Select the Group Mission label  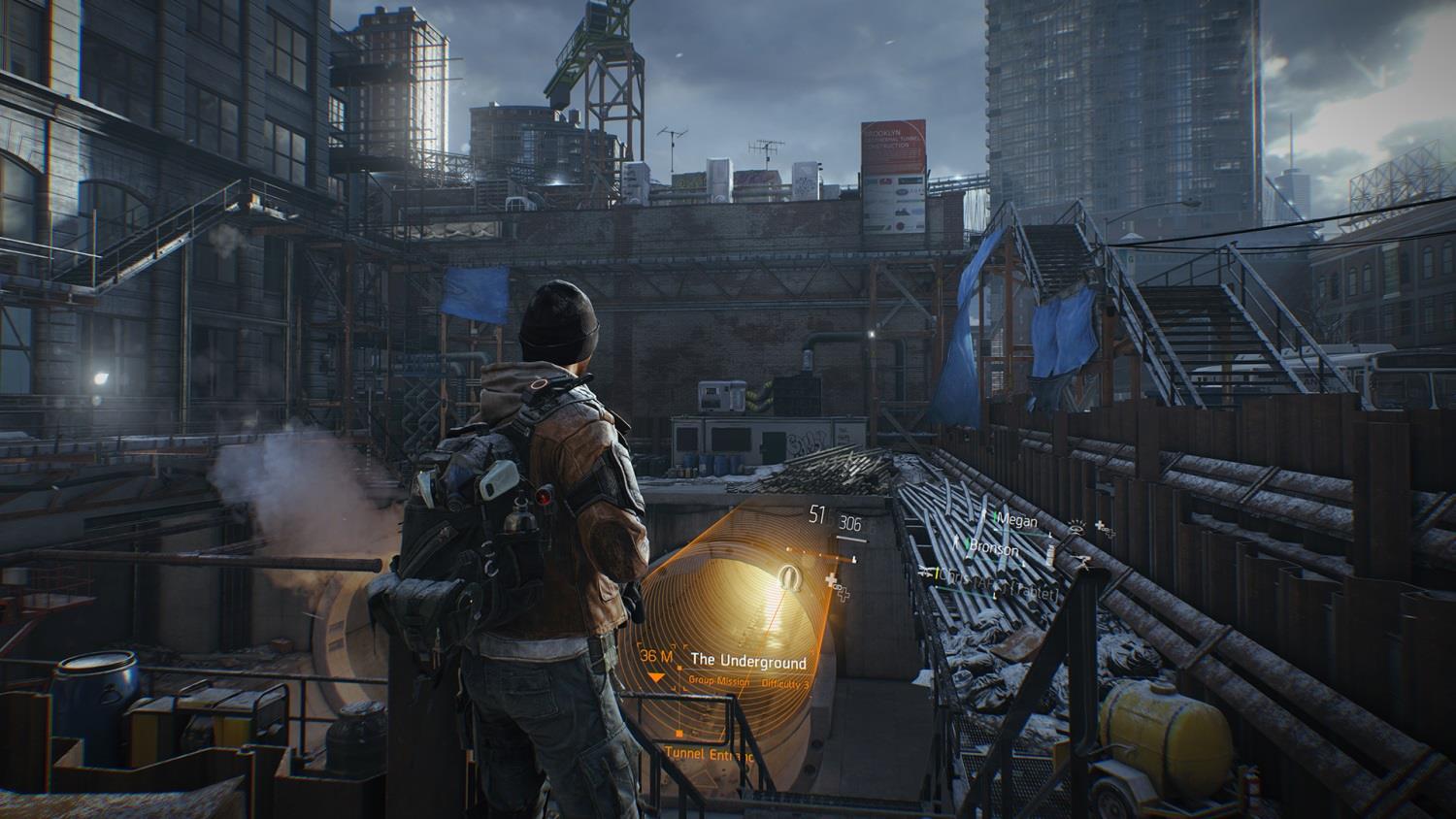click(x=719, y=680)
